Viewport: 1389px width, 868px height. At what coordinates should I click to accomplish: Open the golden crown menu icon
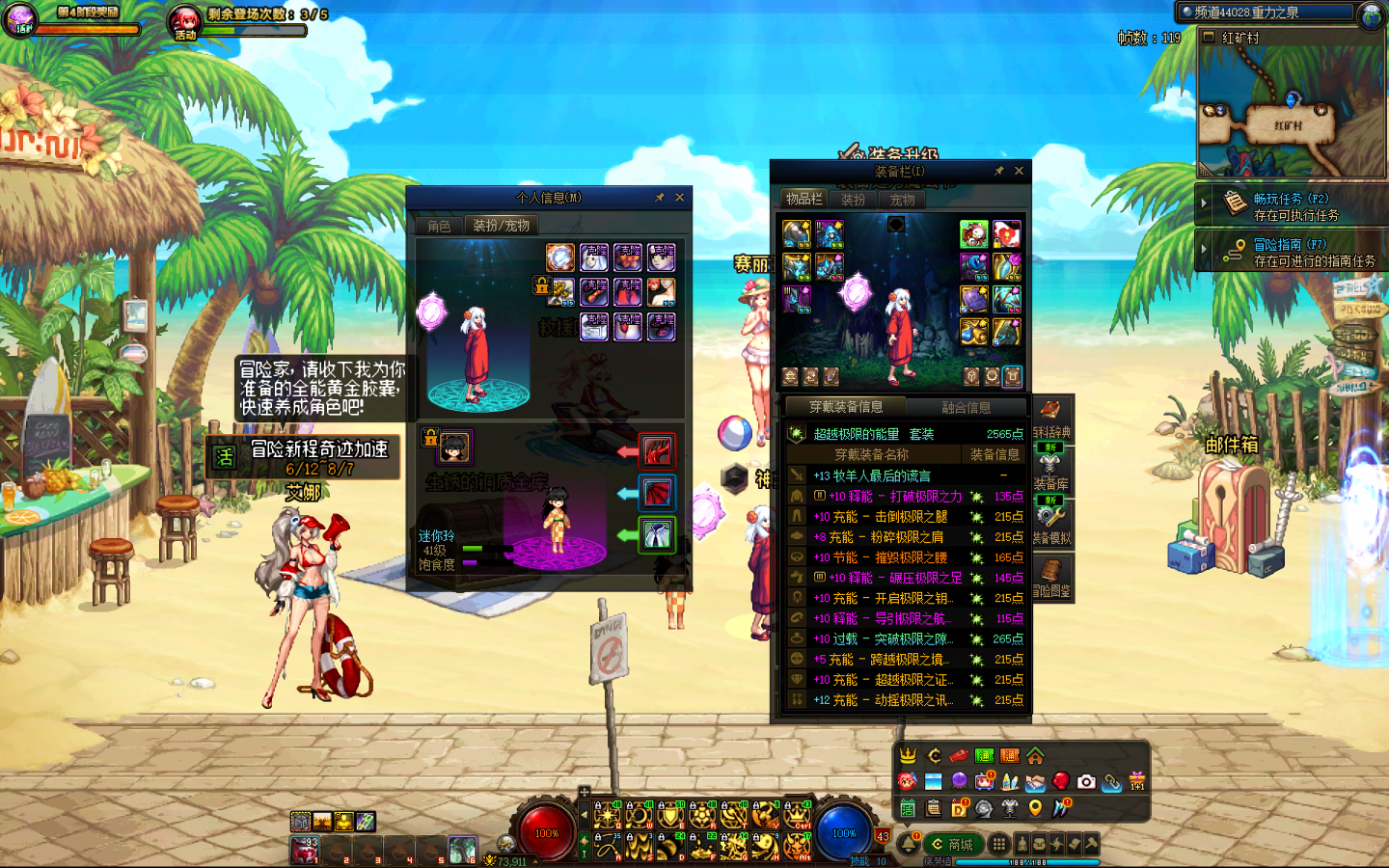pyautogui.click(x=908, y=756)
